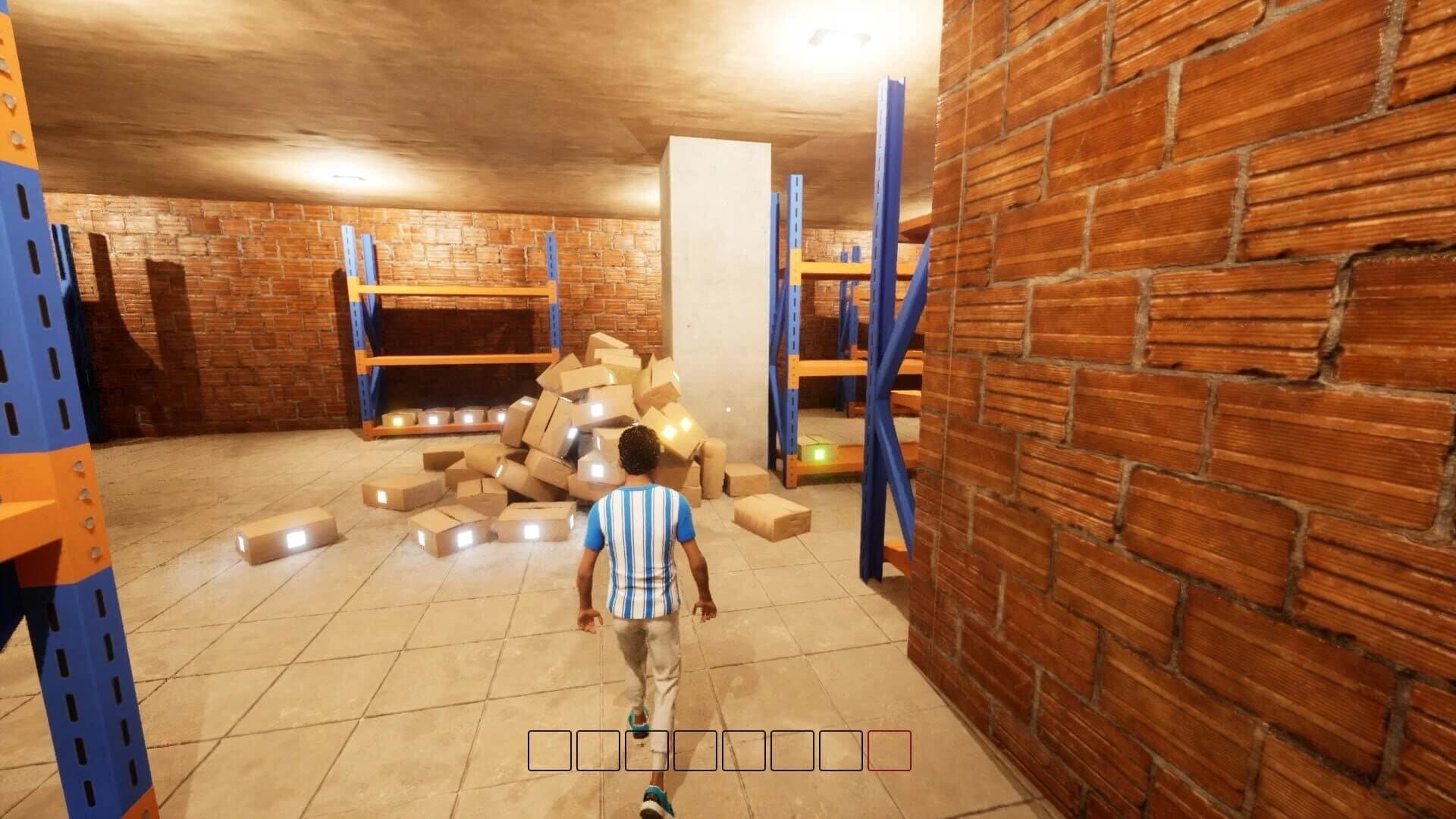Click the green glowing box label under the shelf
This screenshot has width=1456, height=819.
click(821, 453)
